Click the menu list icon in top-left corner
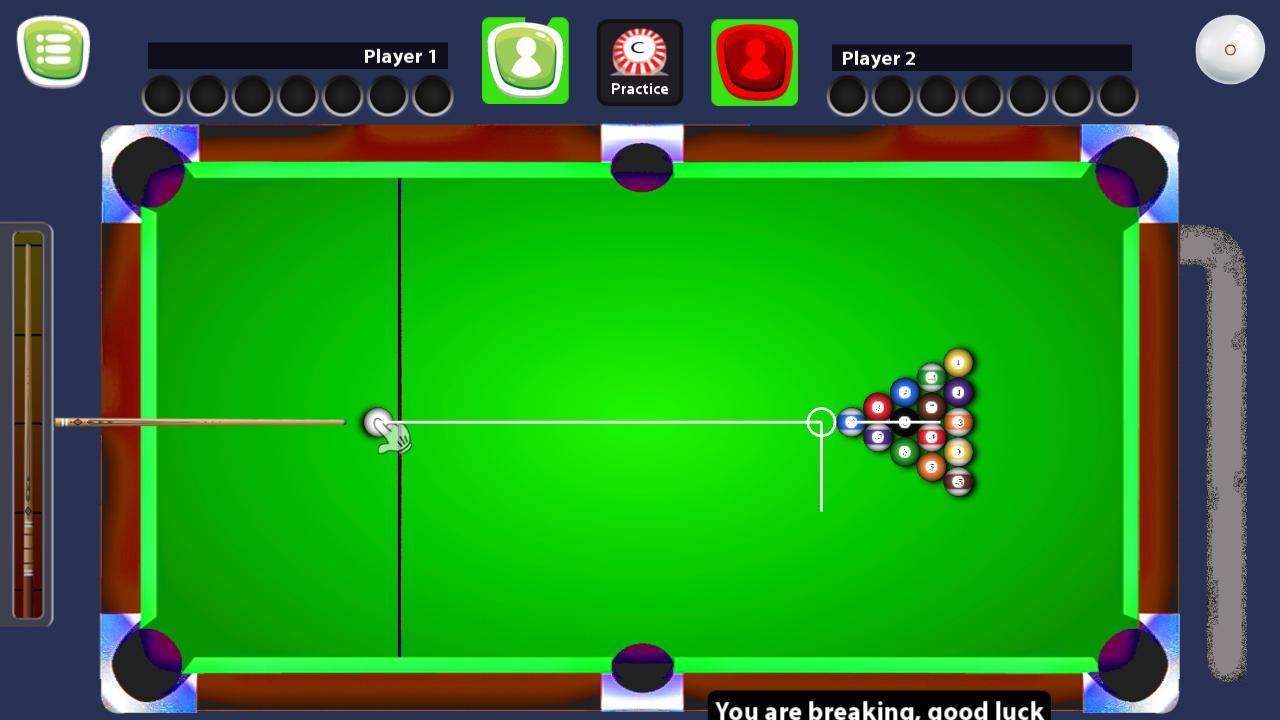The image size is (1280, 720). click(54, 50)
